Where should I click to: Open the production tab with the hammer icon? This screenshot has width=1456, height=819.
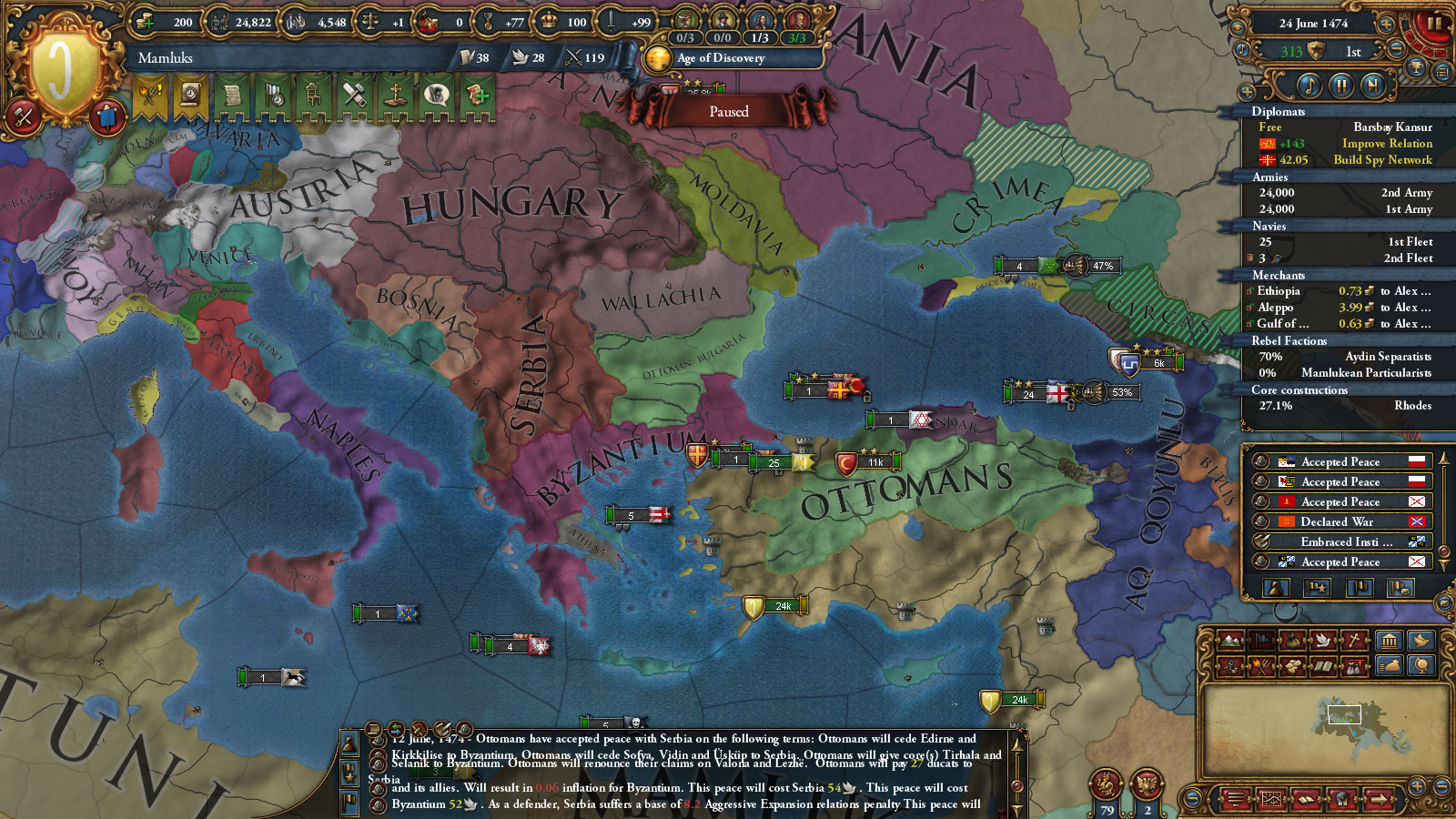[x=355, y=96]
